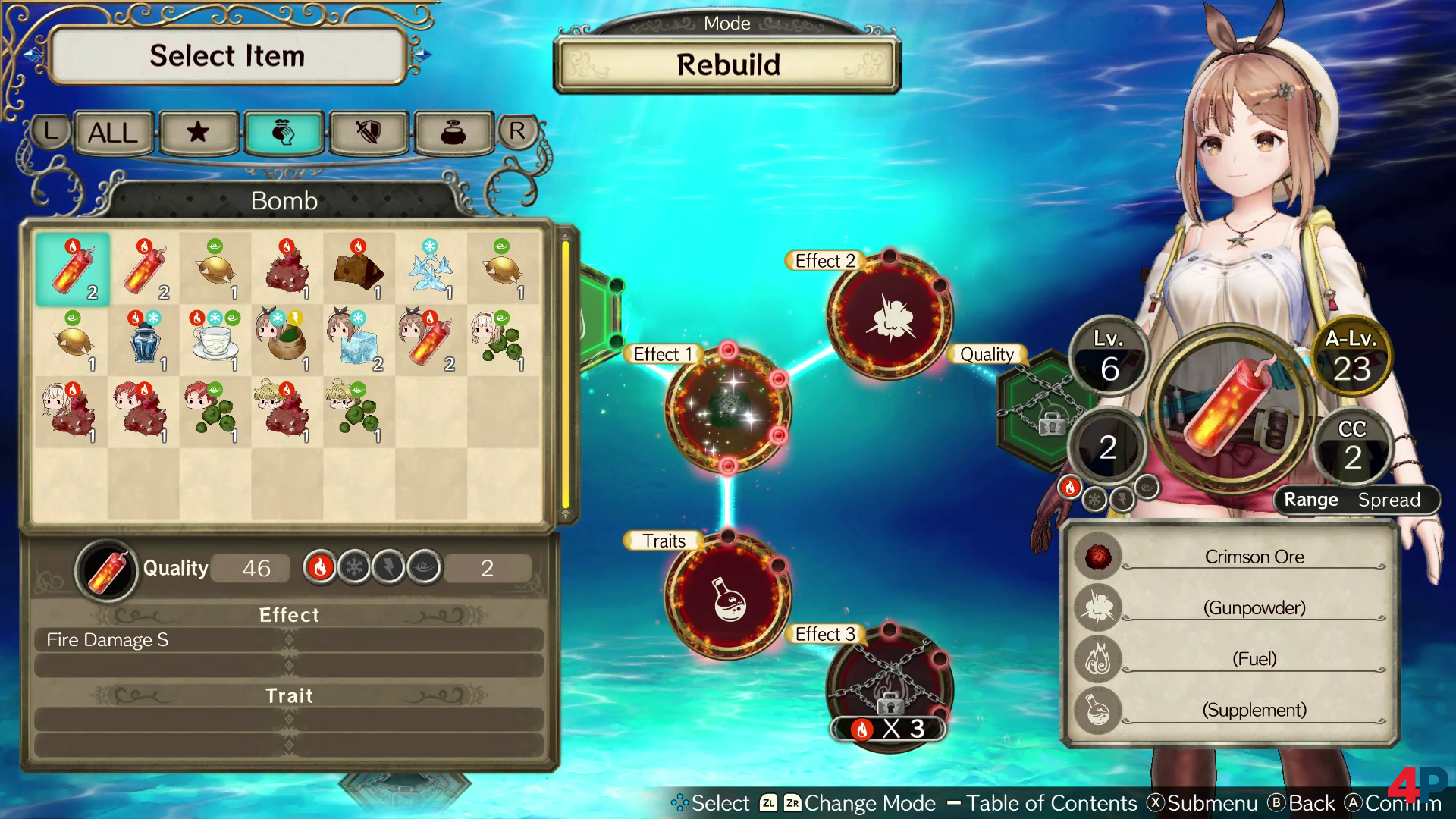Select the pouch category tab
This screenshot has width=1456, height=819.
[284, 133]
